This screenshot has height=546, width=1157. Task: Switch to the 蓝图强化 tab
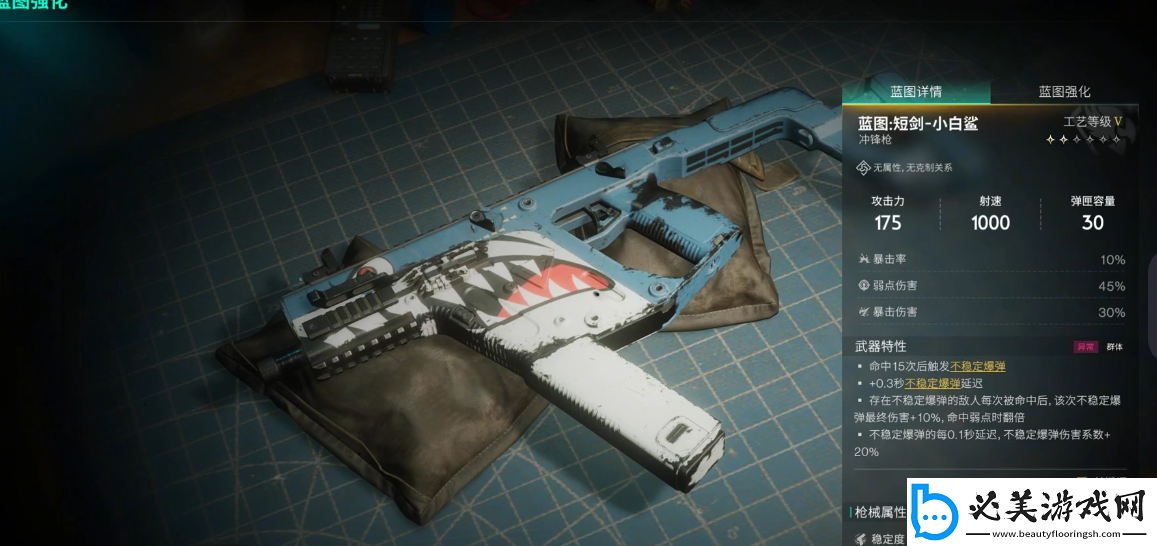(1064, 92)
